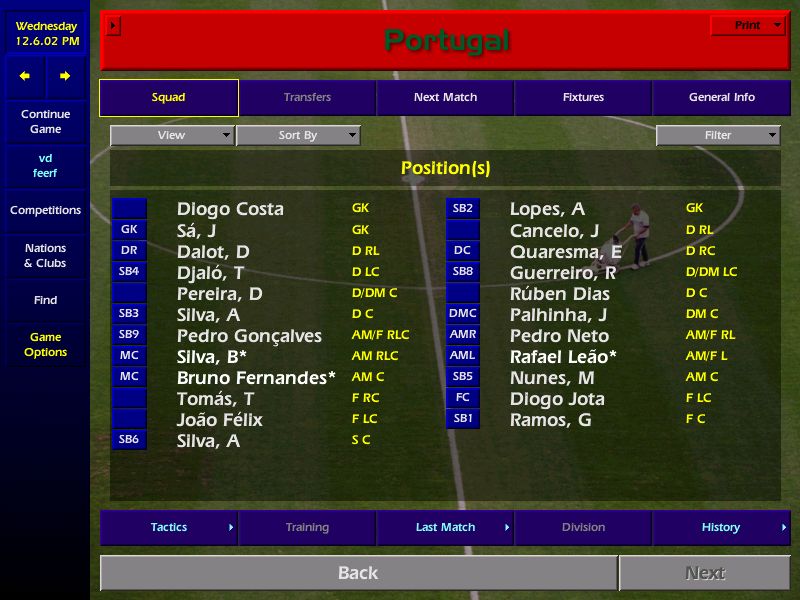Open the Fixtures tab
Image resolution: width=800 pixels, height=600 pixels.
583,98
